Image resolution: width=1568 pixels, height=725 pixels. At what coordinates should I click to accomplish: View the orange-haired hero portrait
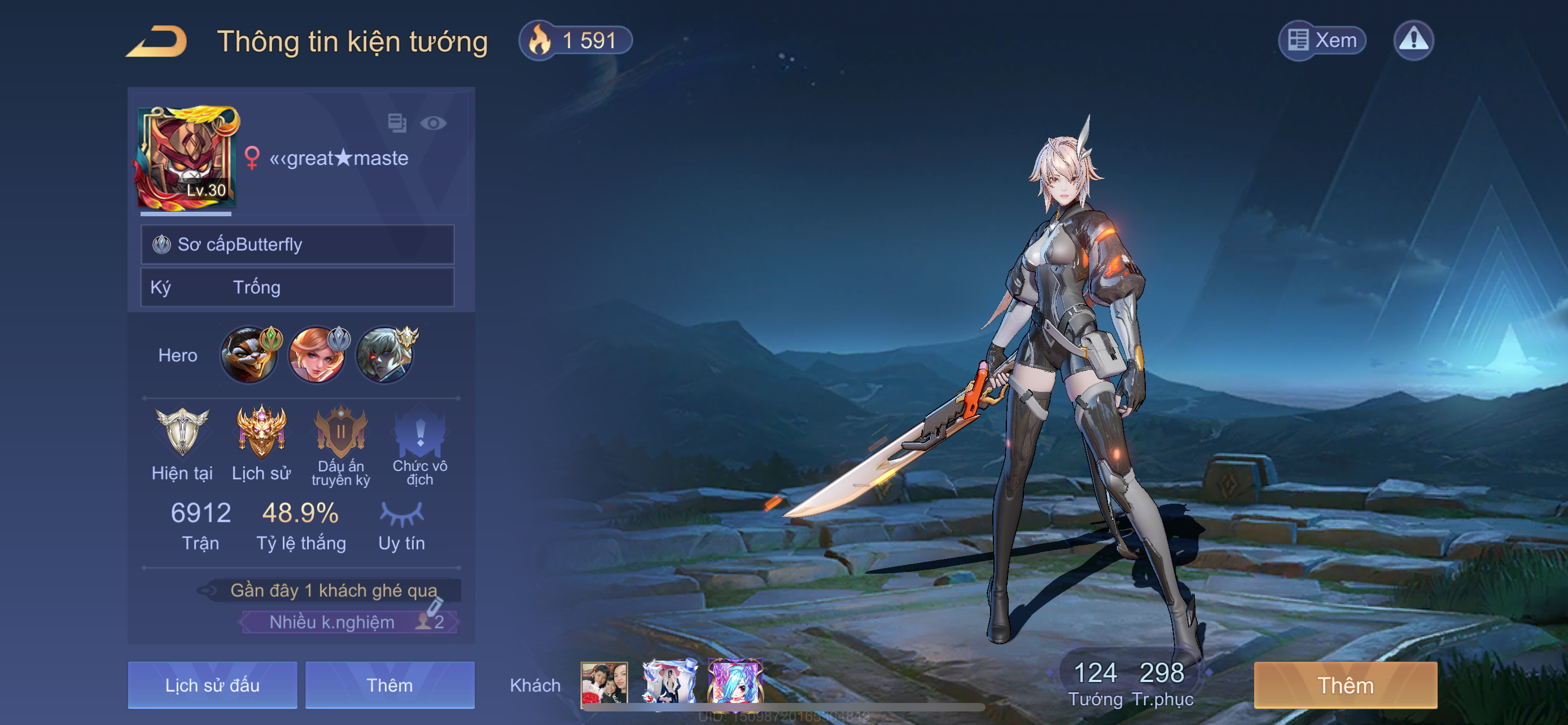coord(317,355)
